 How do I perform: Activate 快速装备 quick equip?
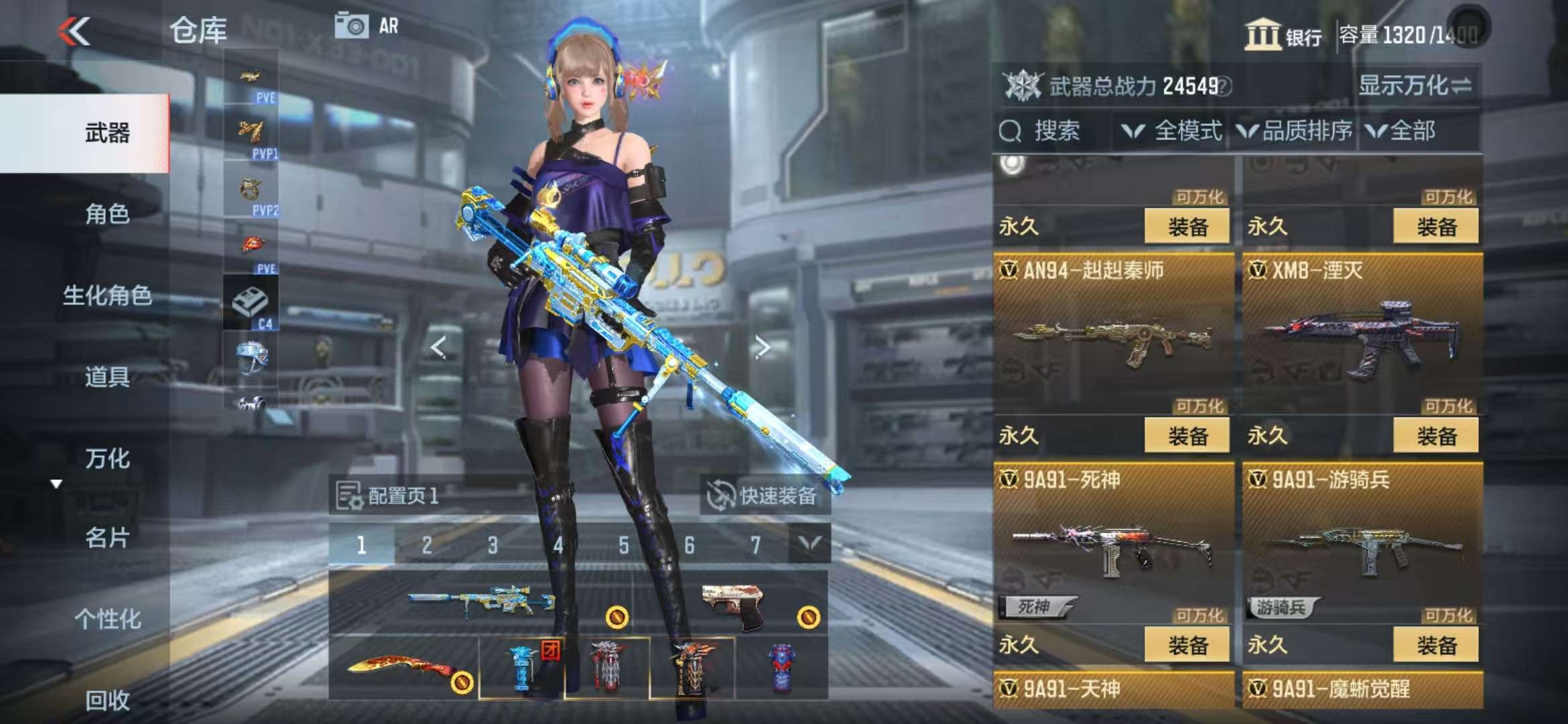point(765,496)
